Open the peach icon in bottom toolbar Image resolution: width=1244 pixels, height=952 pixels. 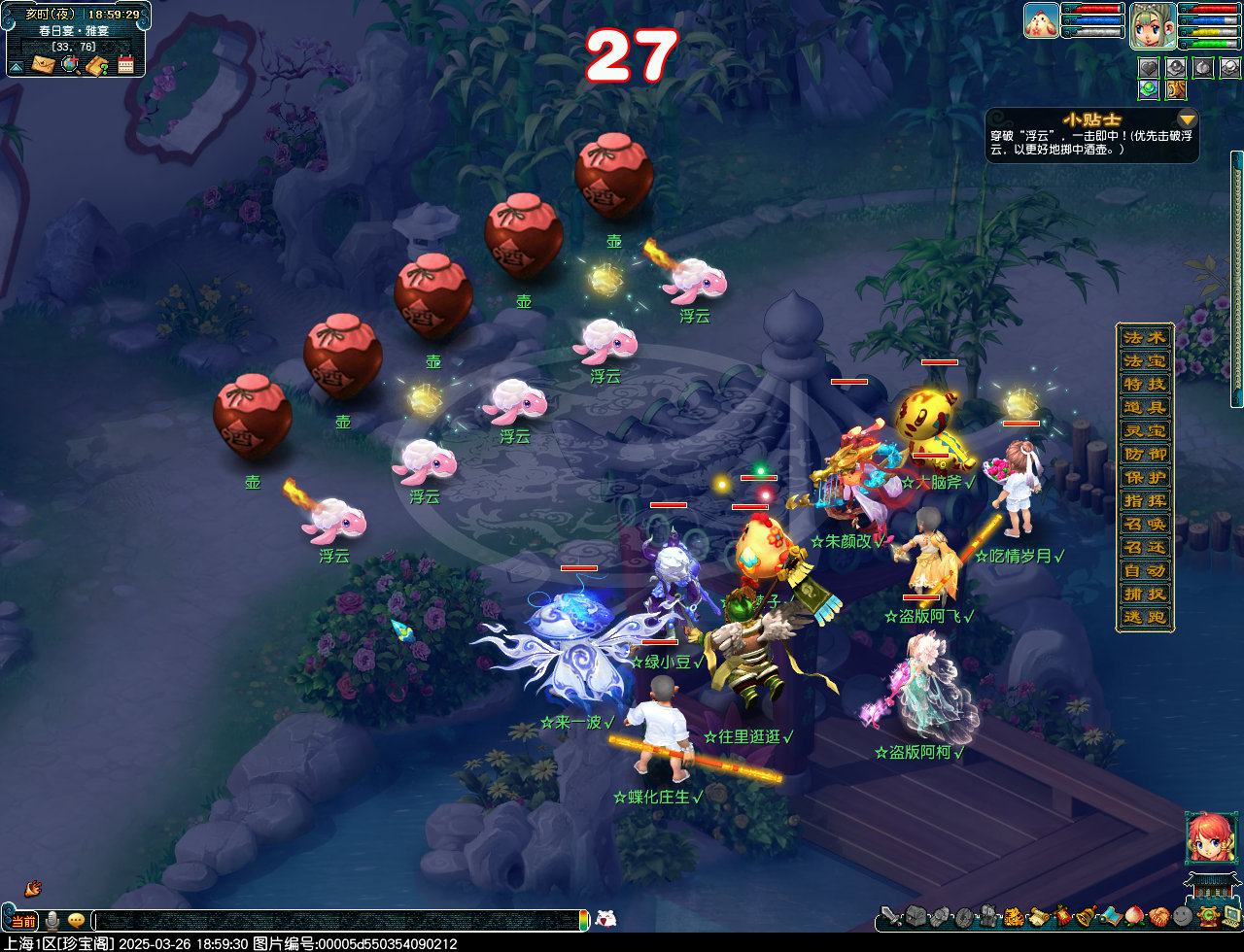point(1134,915)
